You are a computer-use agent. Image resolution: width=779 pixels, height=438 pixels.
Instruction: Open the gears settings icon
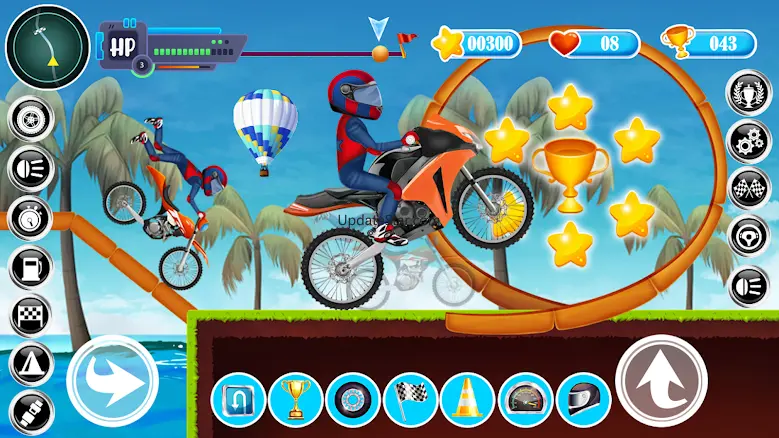749,141
